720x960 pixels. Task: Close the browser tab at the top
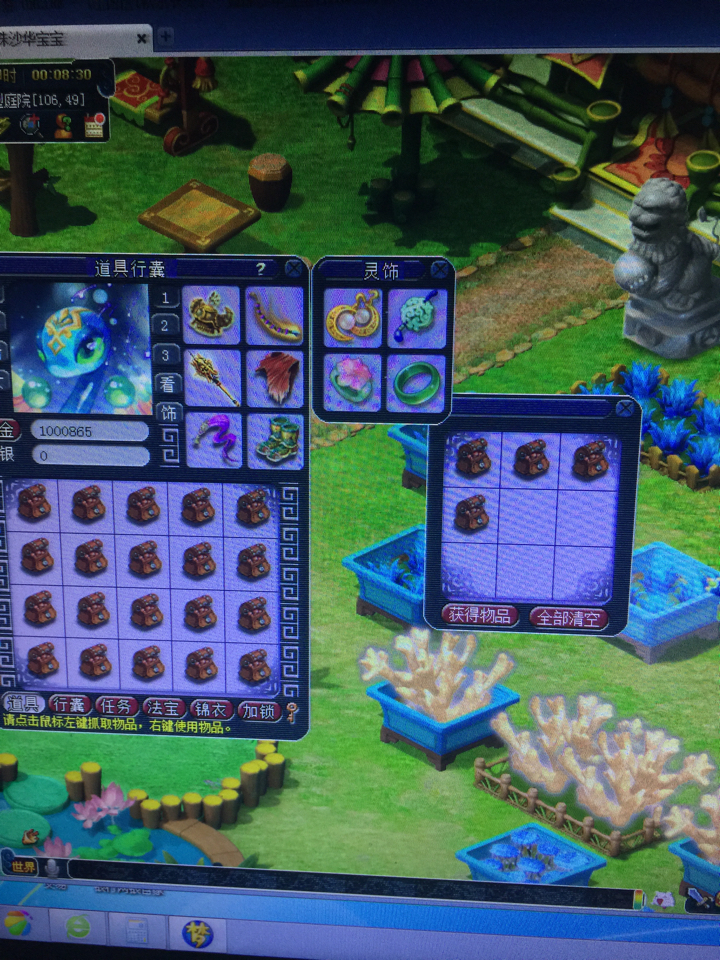(141, 38)
